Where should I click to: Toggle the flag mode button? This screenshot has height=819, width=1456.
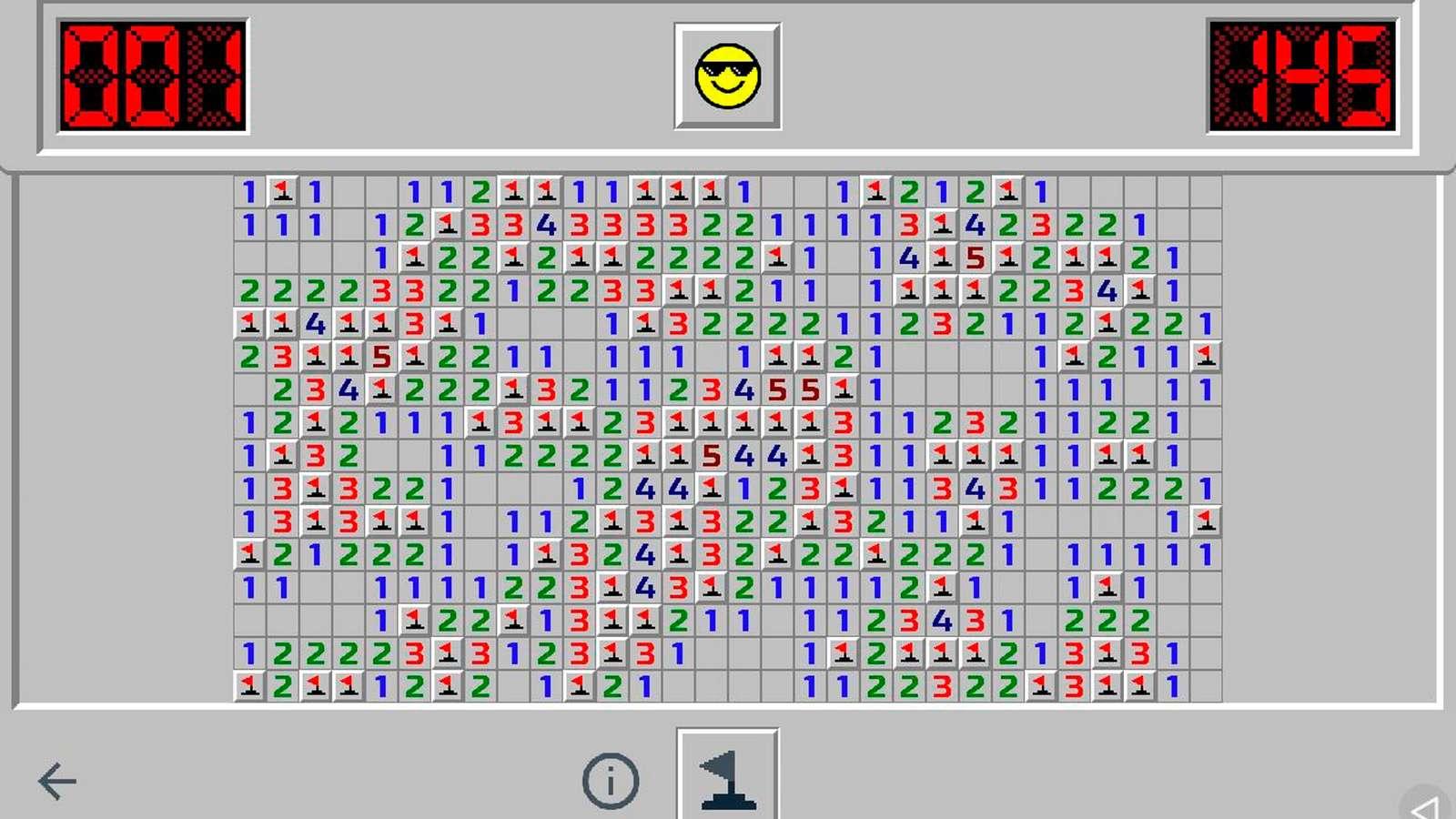click(727, 775)
